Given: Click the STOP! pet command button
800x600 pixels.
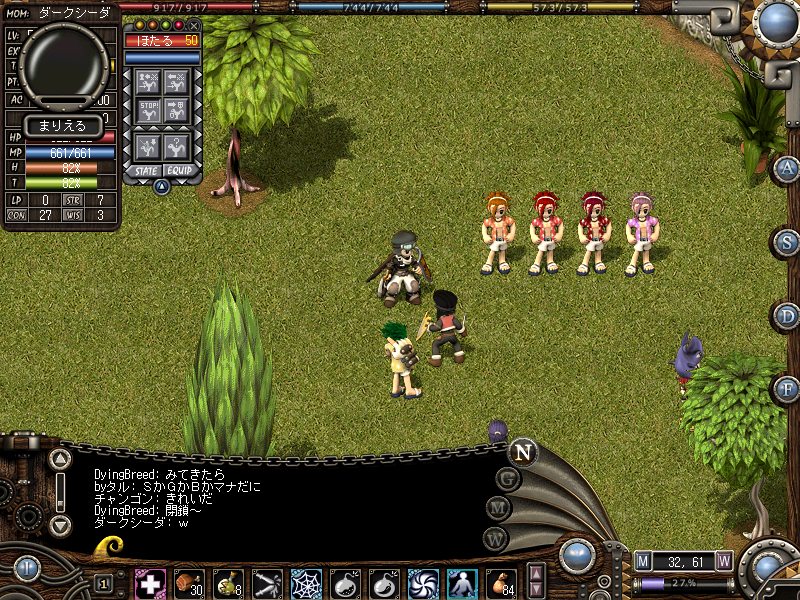Looking at the screenshot, I should (x=149, y=108).
